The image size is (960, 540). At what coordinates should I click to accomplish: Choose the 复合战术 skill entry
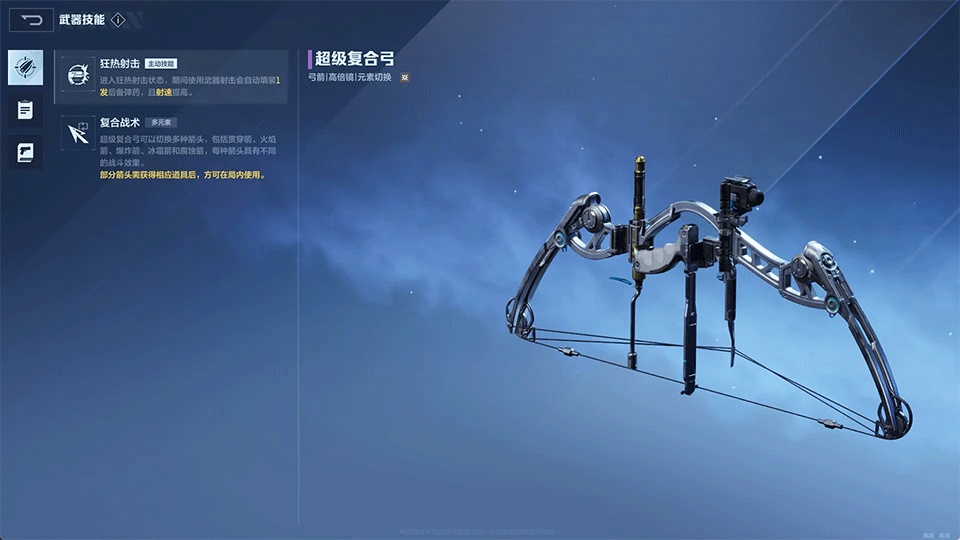(x=172, y=146)
